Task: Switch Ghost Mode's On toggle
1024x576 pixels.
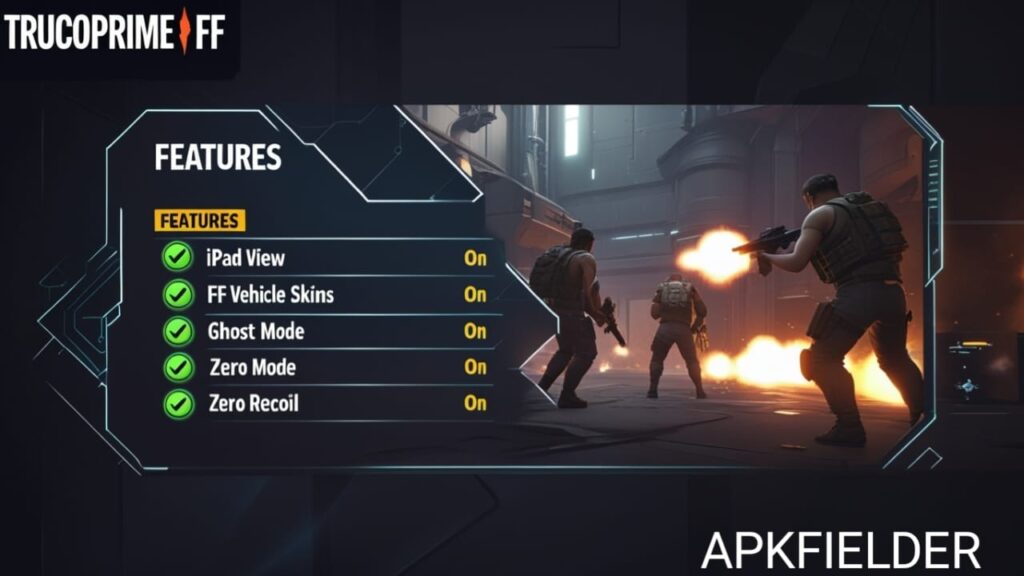Action: [475, 331]
